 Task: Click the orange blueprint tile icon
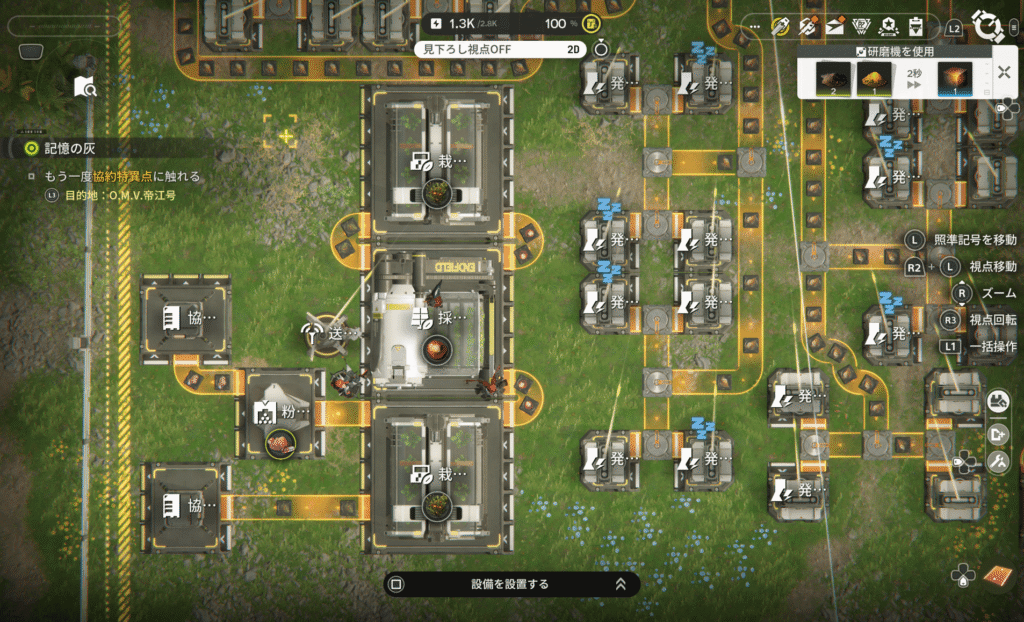998,576
